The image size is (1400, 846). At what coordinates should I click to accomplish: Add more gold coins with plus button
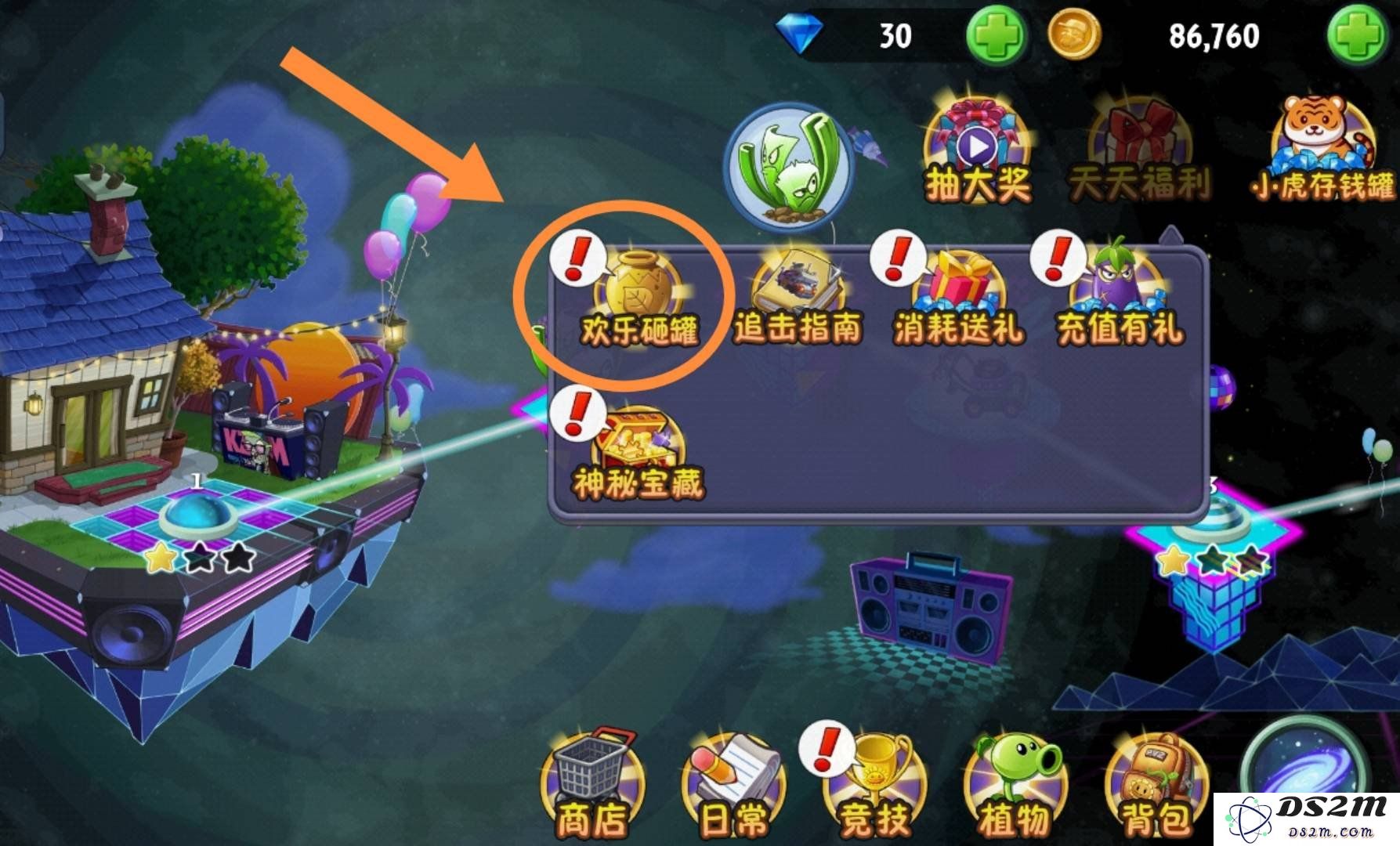click(x=1358, y=35)
